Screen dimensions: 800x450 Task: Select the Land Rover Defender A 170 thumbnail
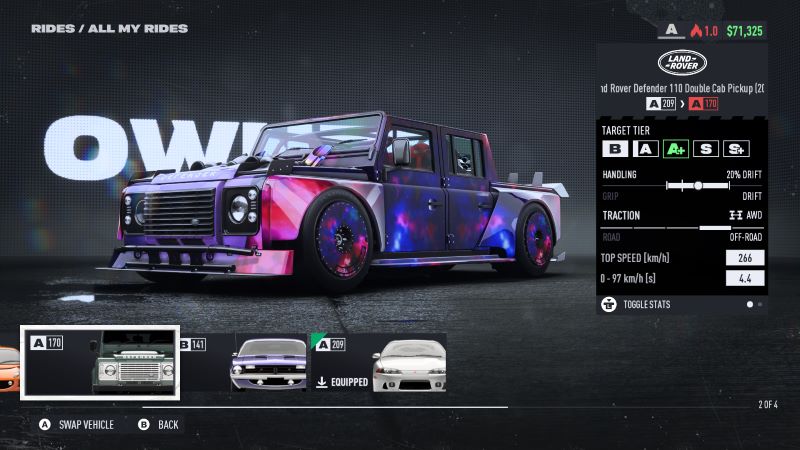(x=100, y=362)
